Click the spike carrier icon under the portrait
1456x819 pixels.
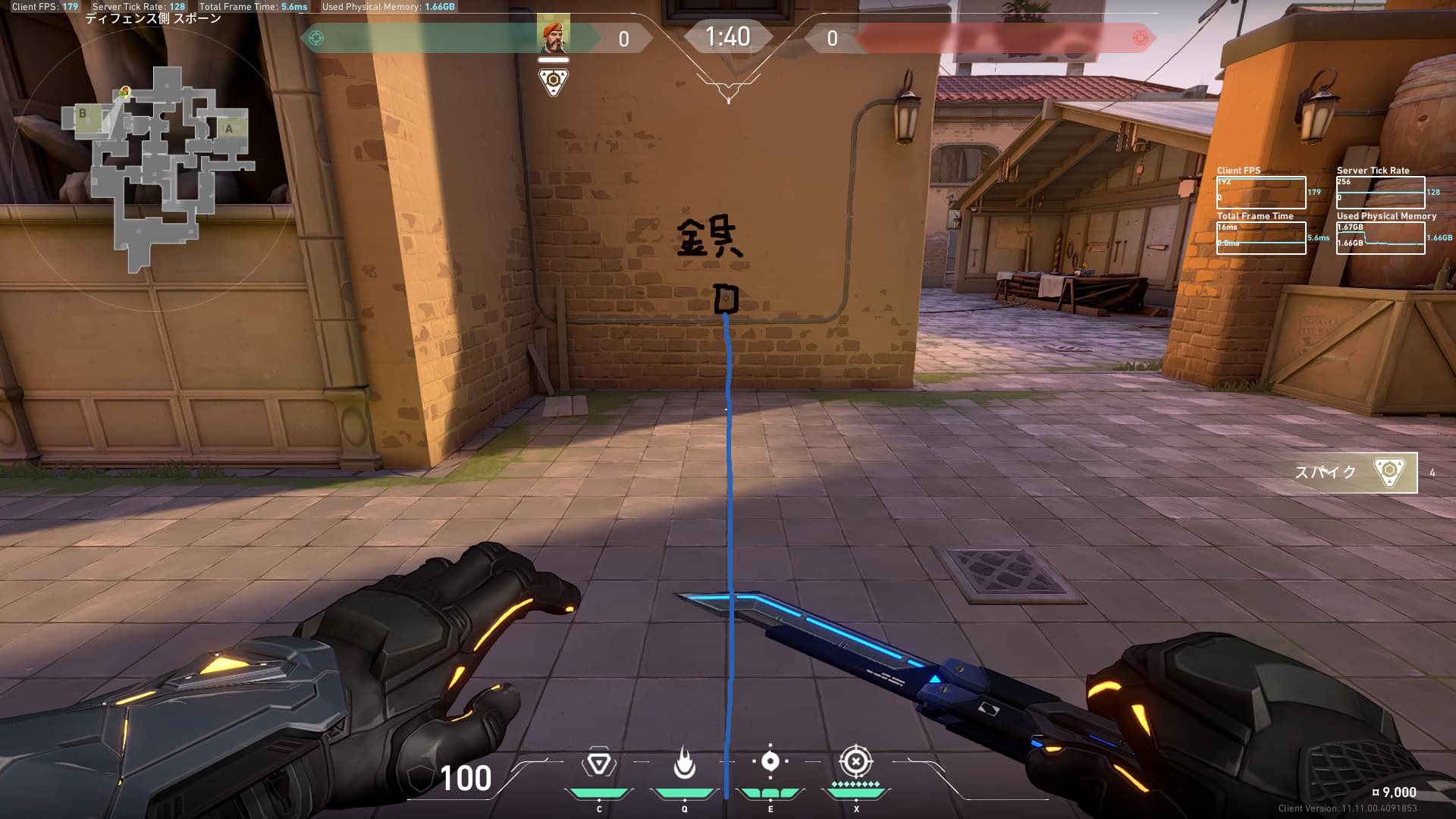pyautogui.click(x=554, y=81)
